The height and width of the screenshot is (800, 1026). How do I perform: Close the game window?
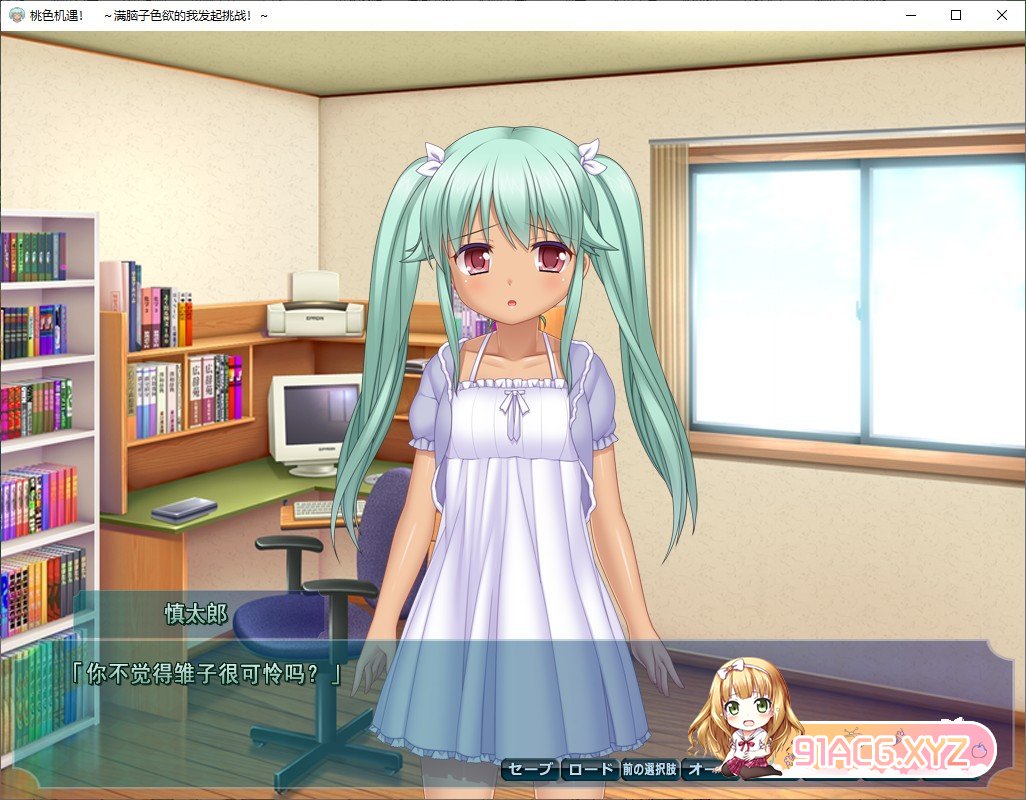pyautogui.click(x=1002, y=15)
